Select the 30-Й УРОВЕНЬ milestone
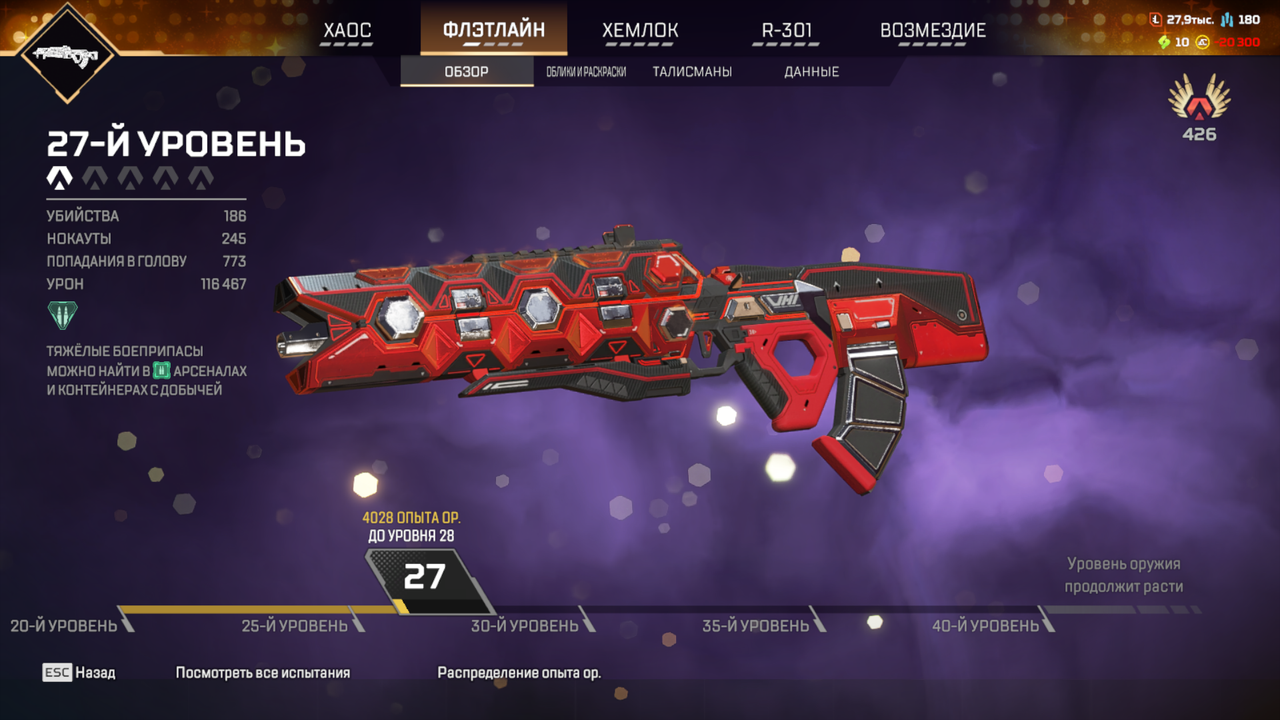 click(525, 626)
